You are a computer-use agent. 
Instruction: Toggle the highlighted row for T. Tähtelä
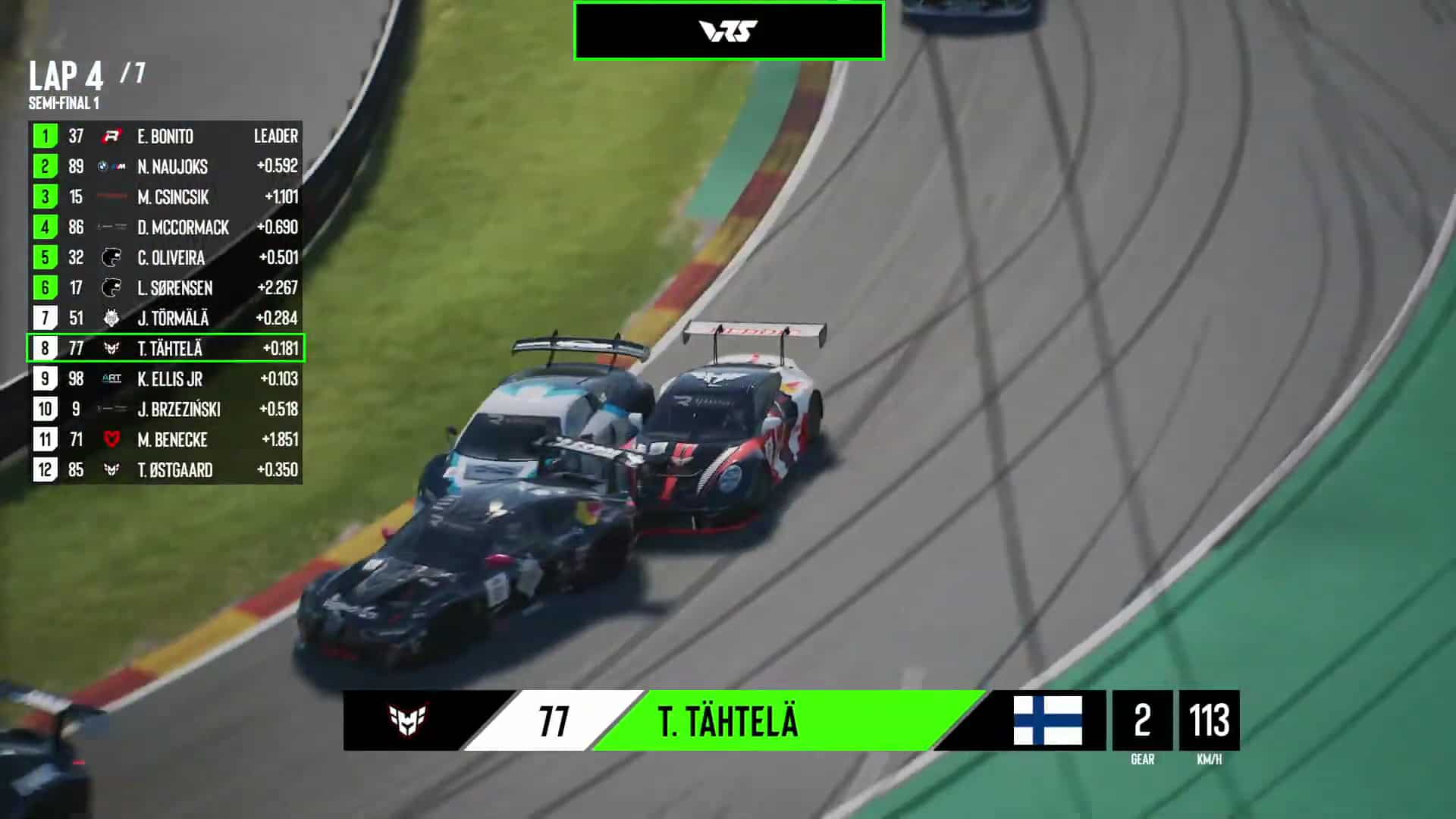[167, 349]
